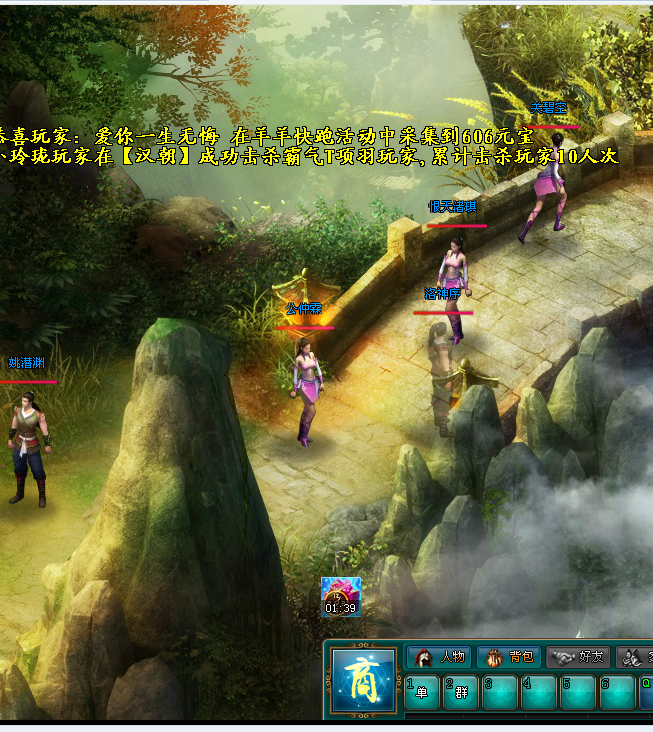Click the pink gift box timer icon
The width and height of the screenshot is (653, 732).
tap(340, 592)
